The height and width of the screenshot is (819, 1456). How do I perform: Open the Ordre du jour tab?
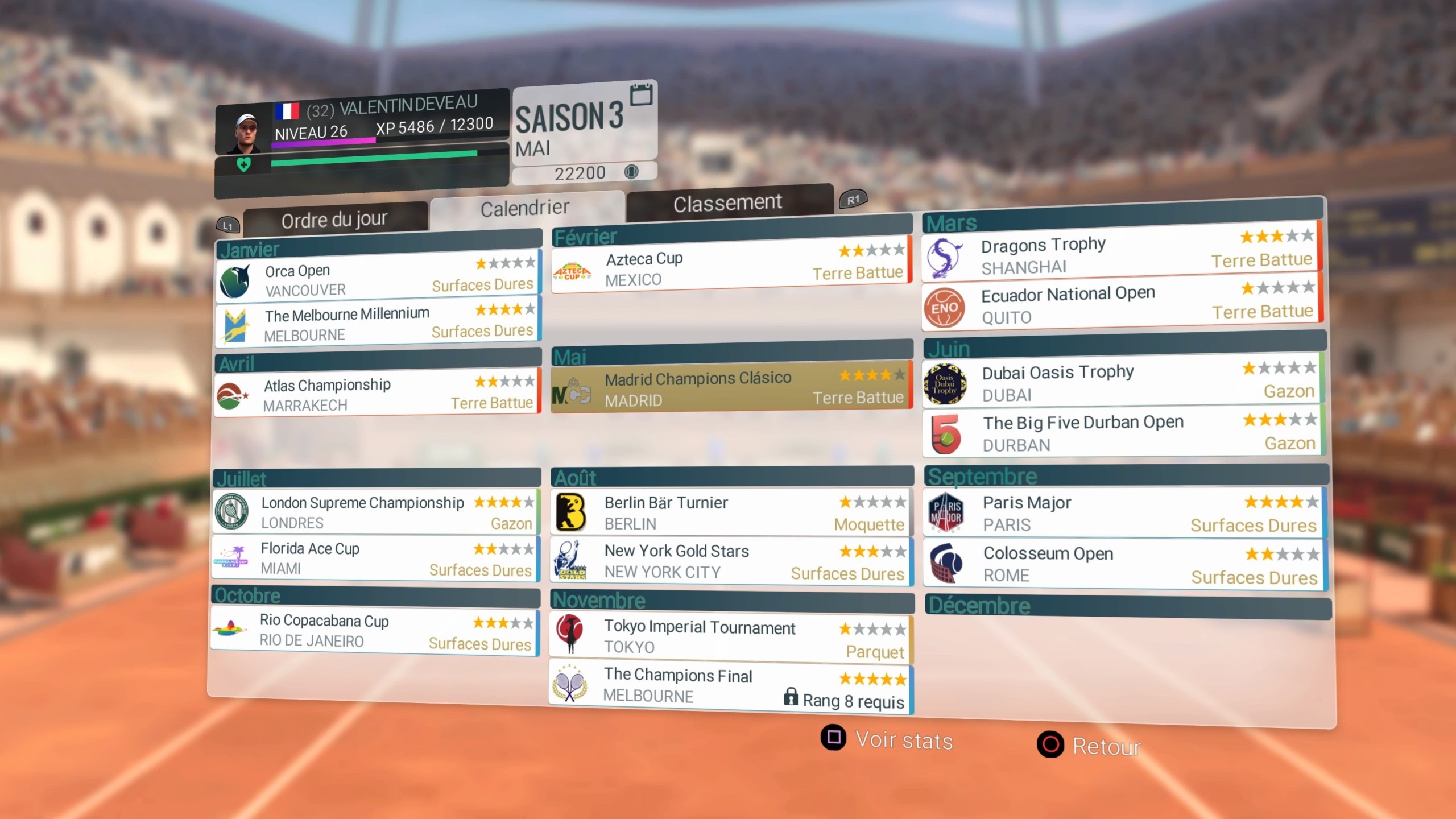click(334, 219)
